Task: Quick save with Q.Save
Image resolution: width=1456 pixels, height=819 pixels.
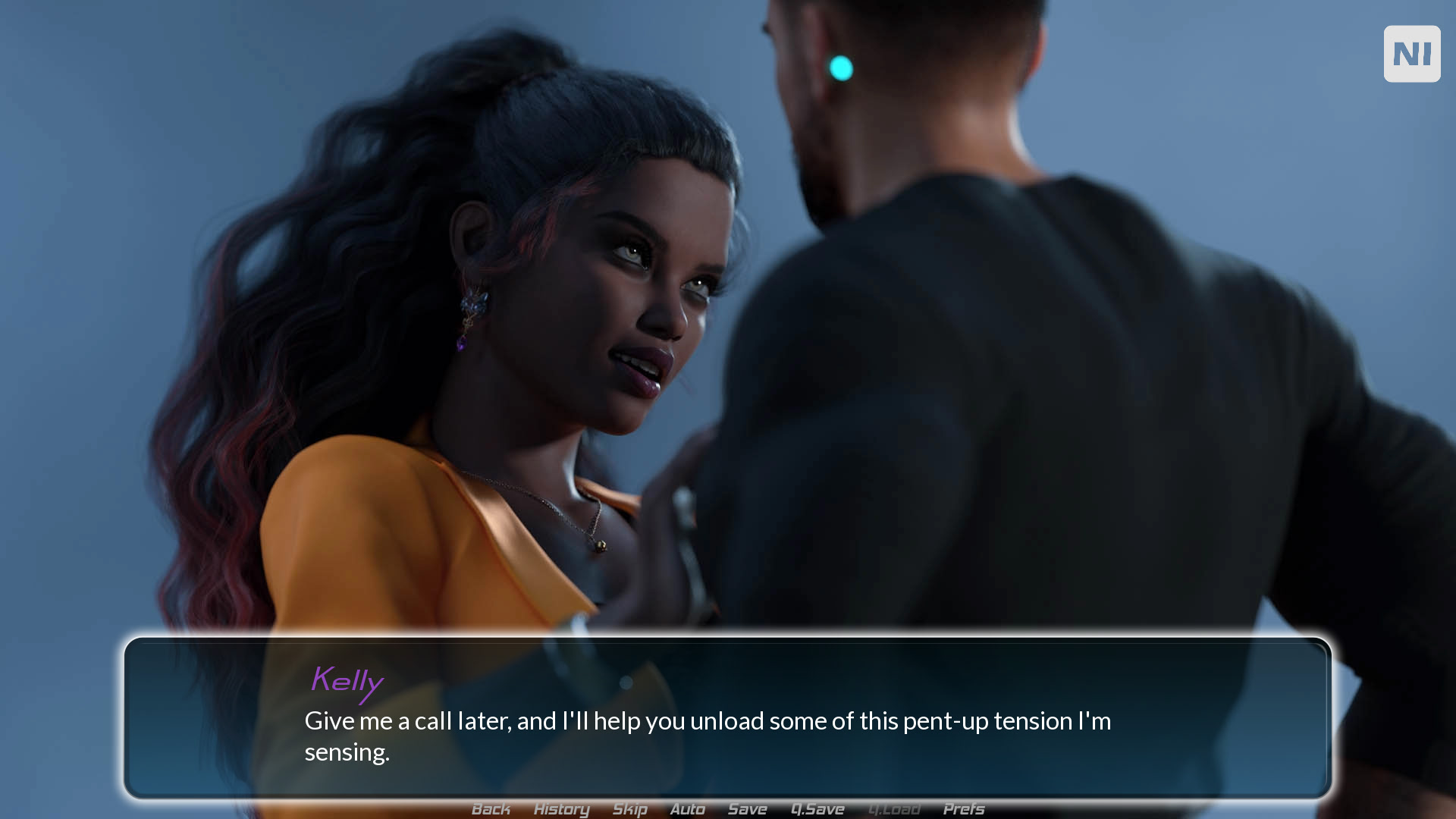Action: pos(817,809)
